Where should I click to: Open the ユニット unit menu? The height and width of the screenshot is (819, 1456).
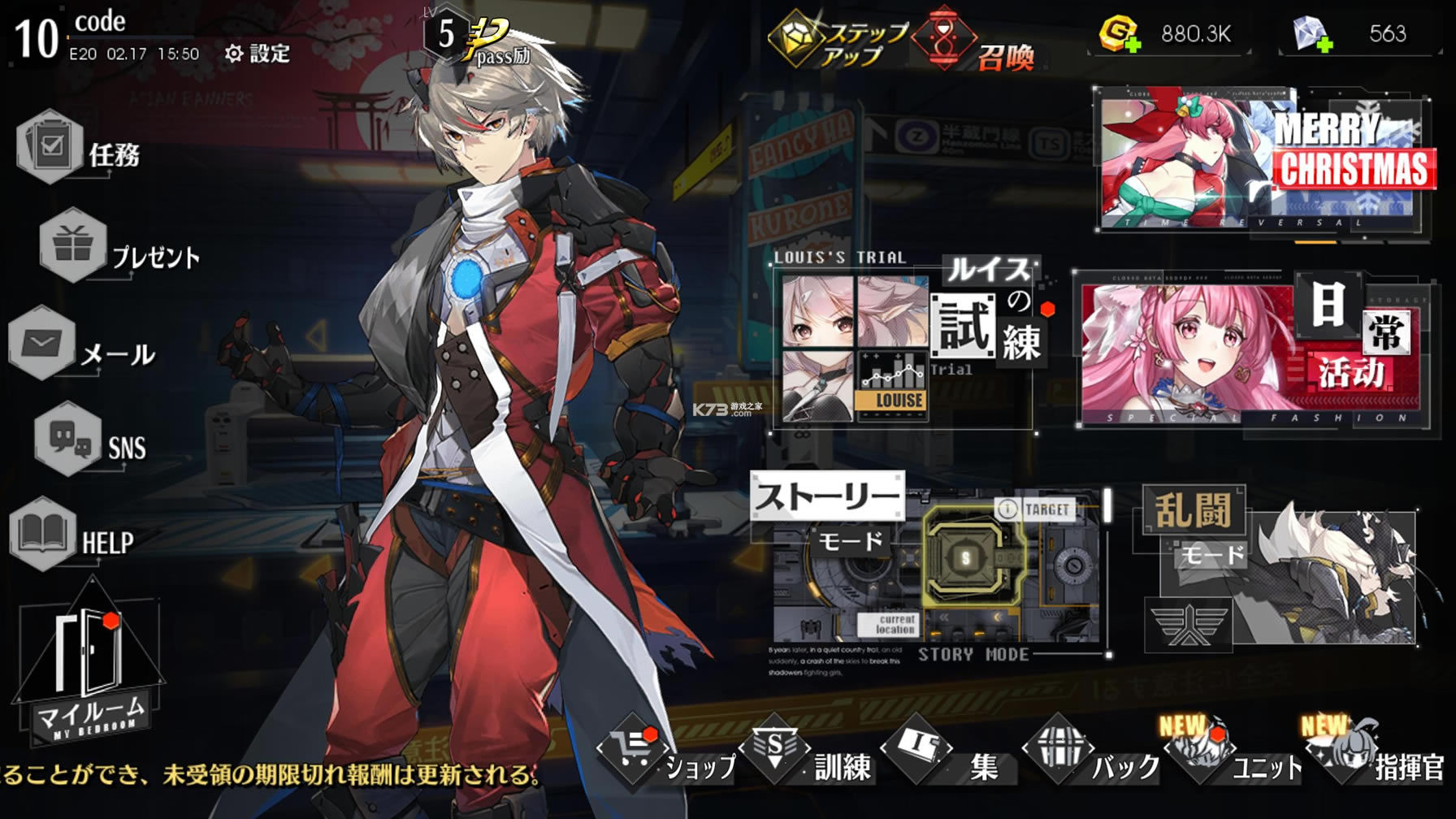click(1235, 756)
